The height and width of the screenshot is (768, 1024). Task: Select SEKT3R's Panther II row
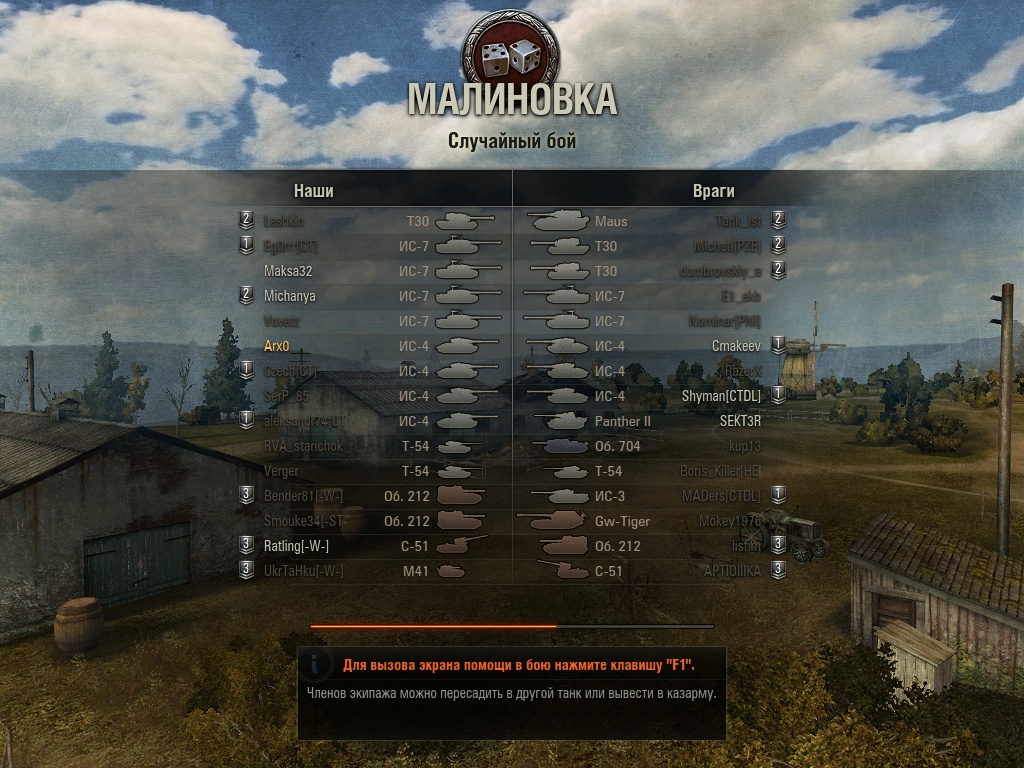point(740,421)
